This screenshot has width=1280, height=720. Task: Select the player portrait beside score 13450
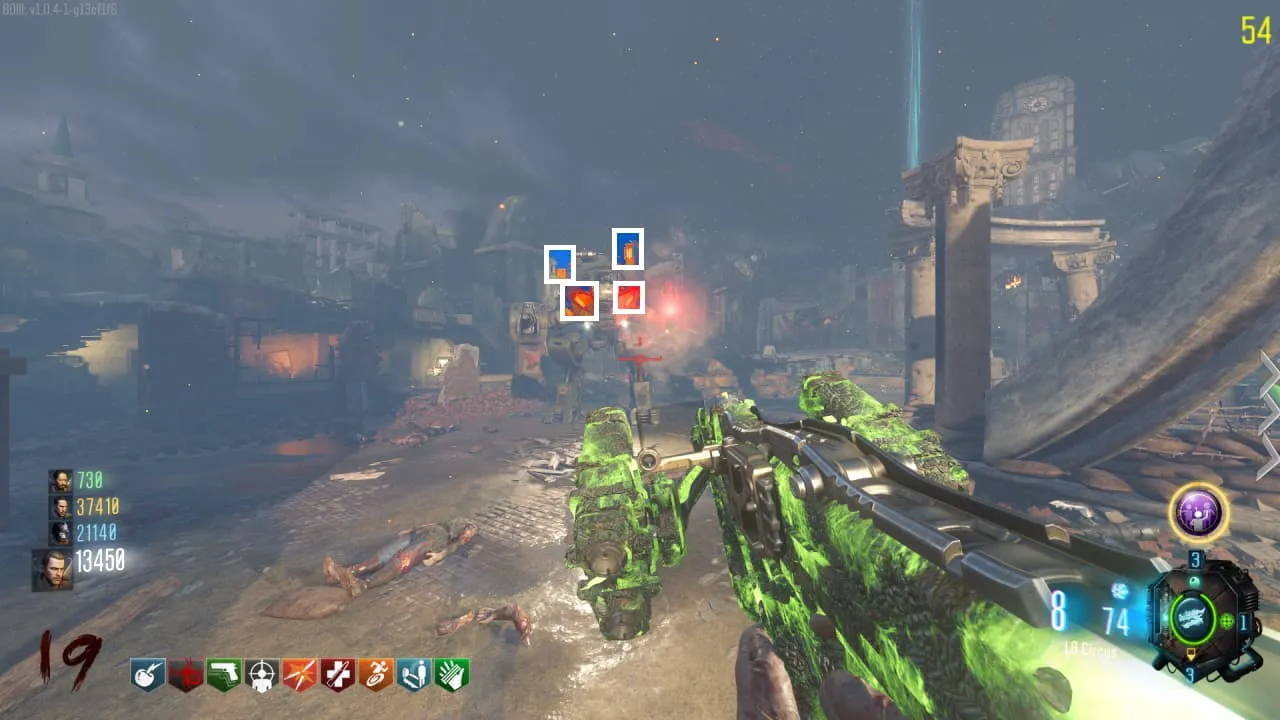click(52, 568)
